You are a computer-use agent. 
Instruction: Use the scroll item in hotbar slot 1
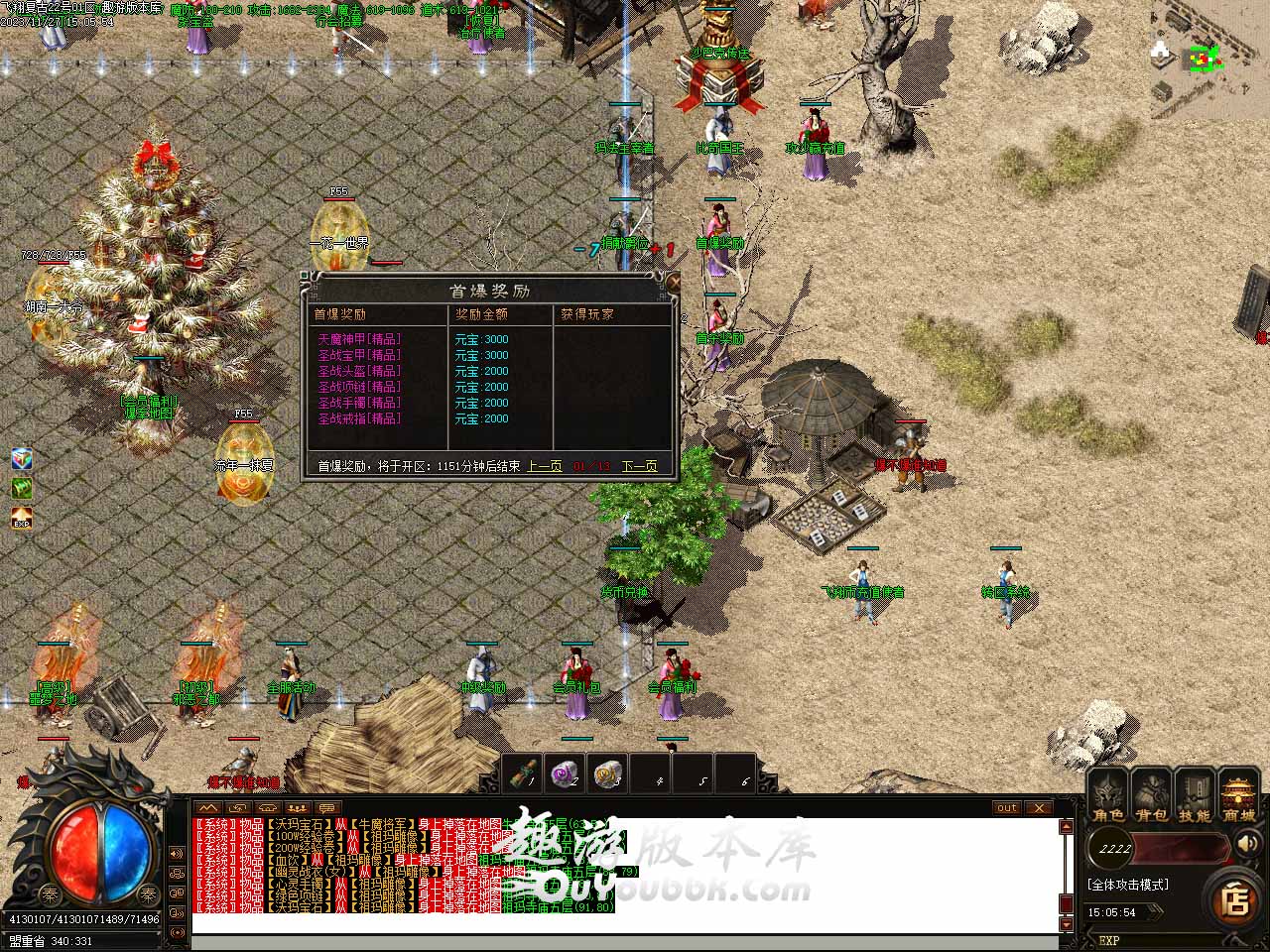(x=523, y=773)
